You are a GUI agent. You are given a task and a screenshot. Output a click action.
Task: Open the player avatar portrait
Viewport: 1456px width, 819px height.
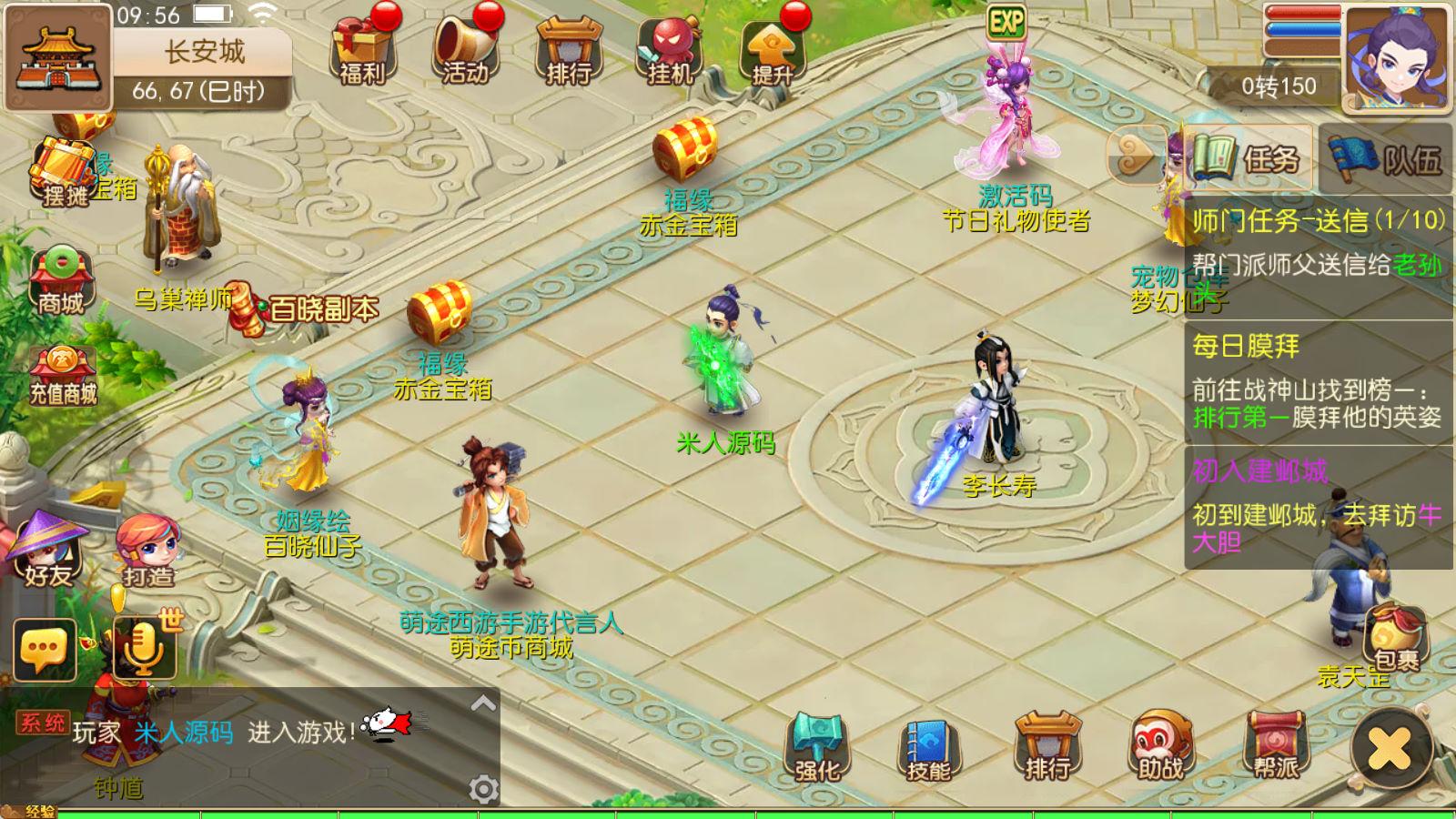tap(1396, 57)
